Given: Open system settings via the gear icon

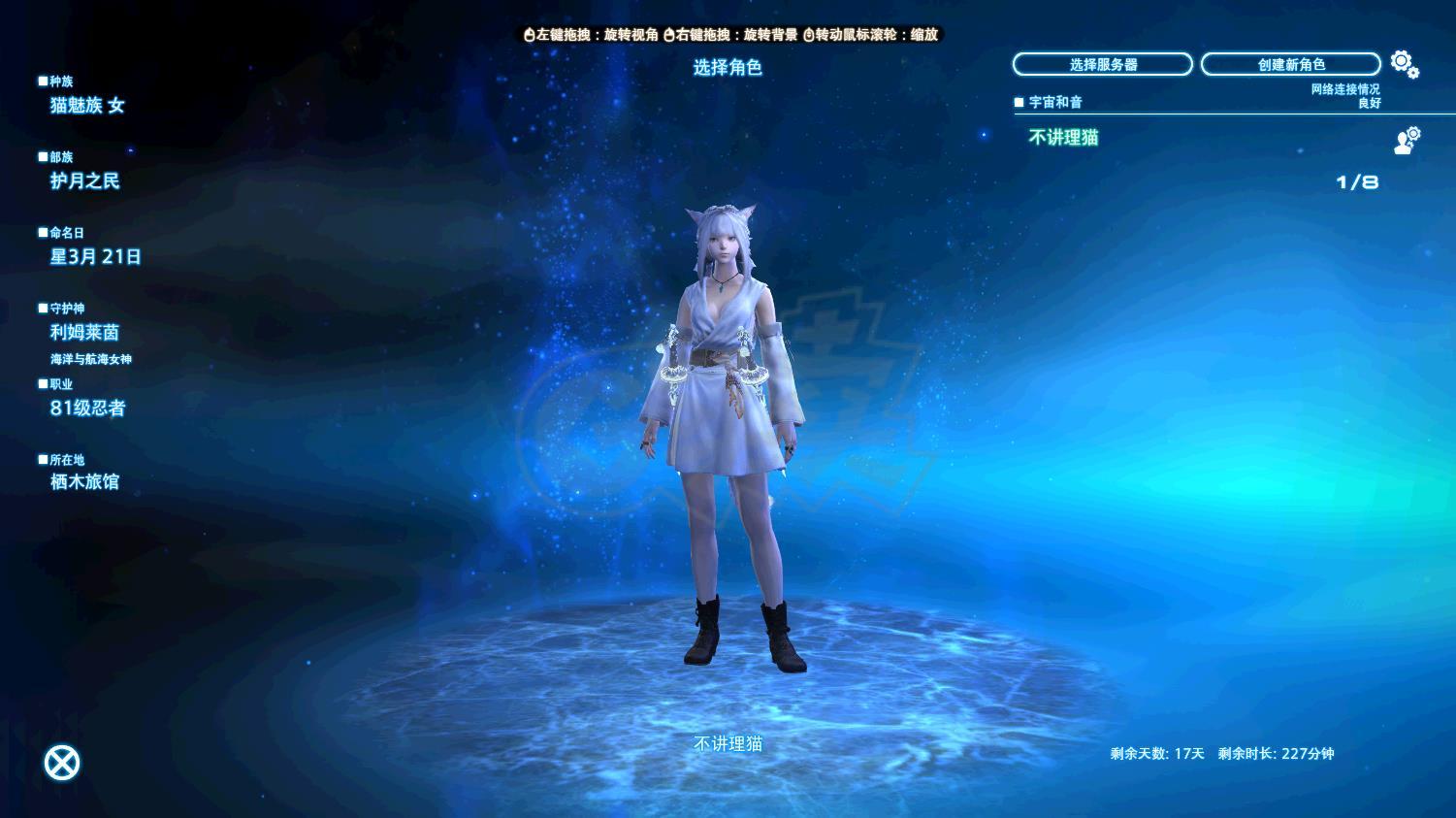Looking at the screenshot, I should pos(1400,60).
